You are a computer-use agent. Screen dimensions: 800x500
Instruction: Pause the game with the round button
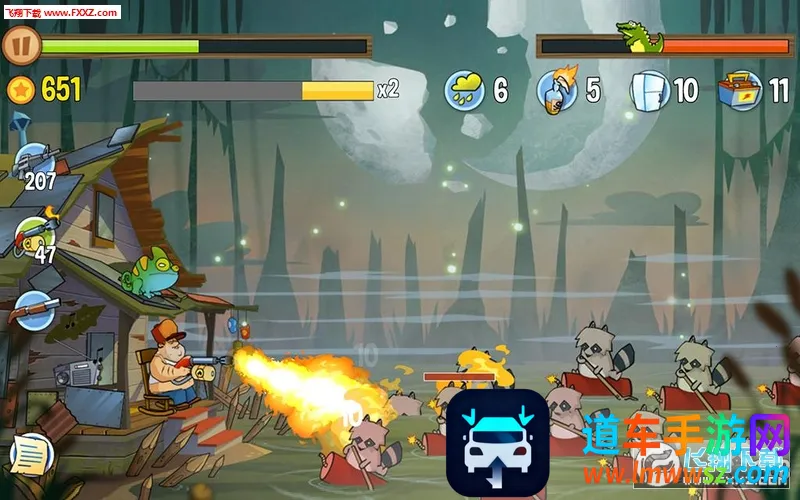[21, 45]
